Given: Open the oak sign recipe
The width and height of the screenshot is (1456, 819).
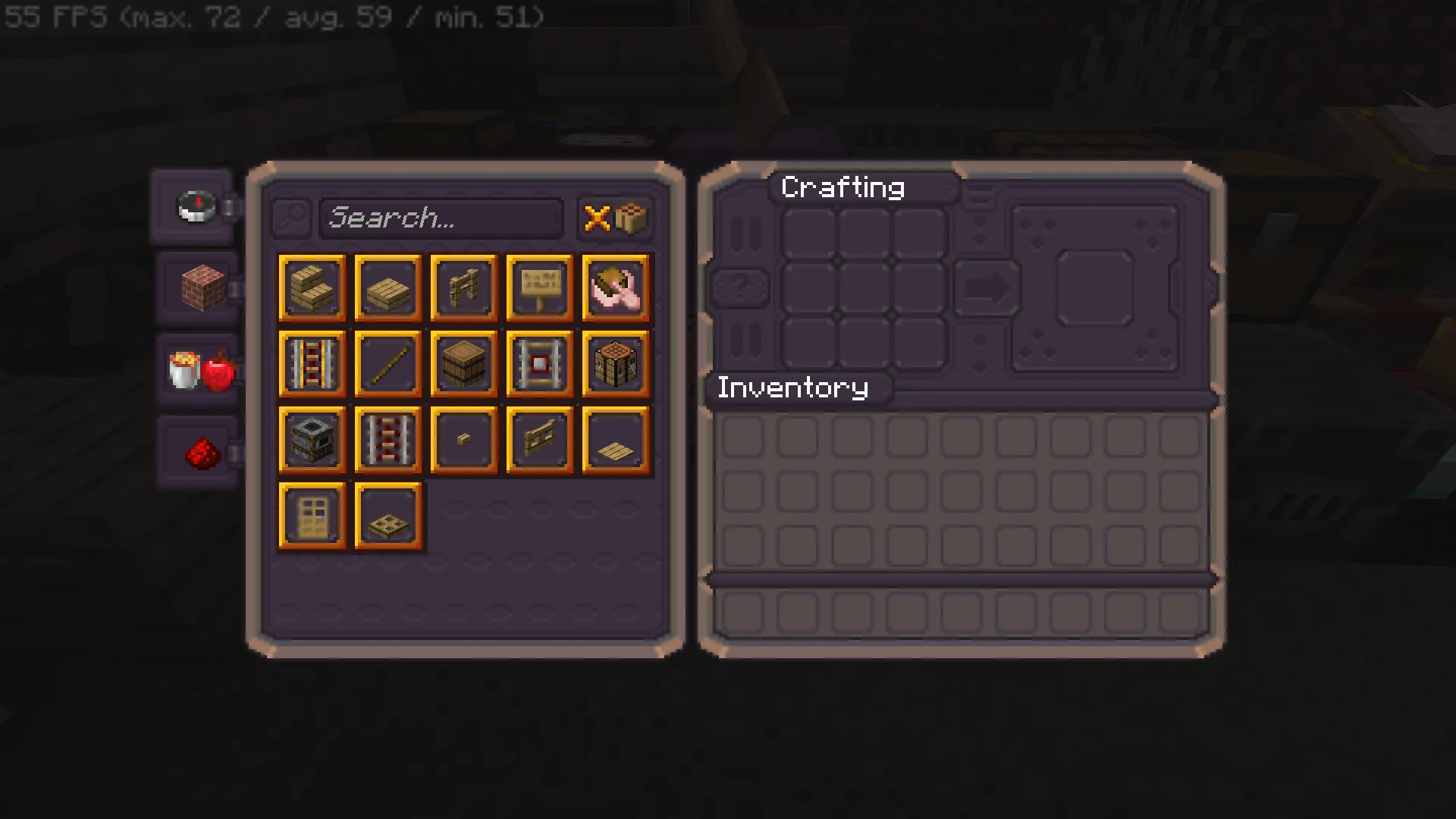Looking at the screenshot, I should coord(539,288).
